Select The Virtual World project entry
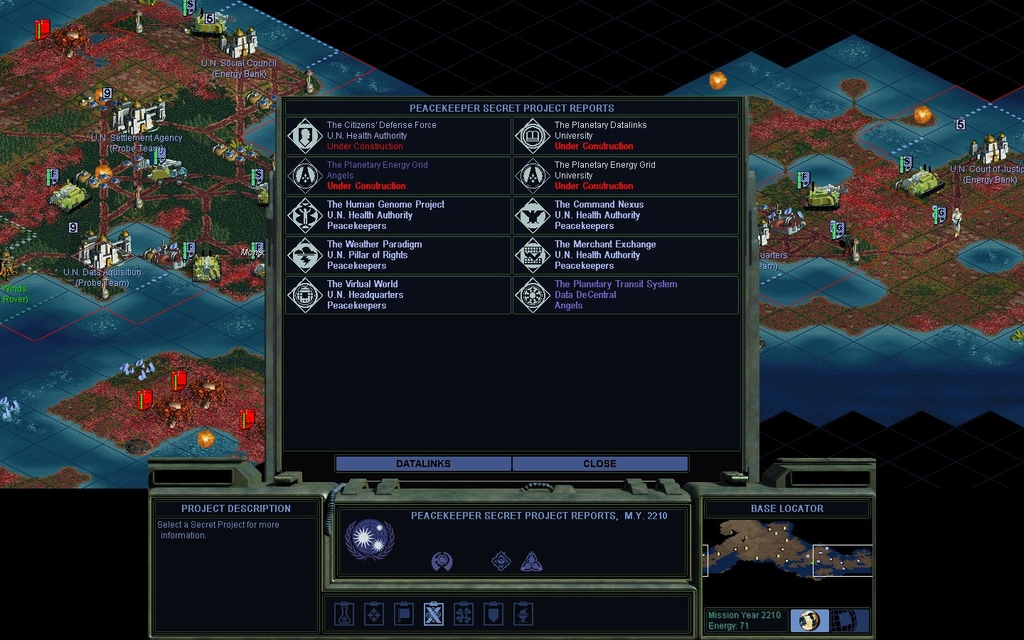The width and height of the screenshot is (1024, 640). (x=398, y=295)
